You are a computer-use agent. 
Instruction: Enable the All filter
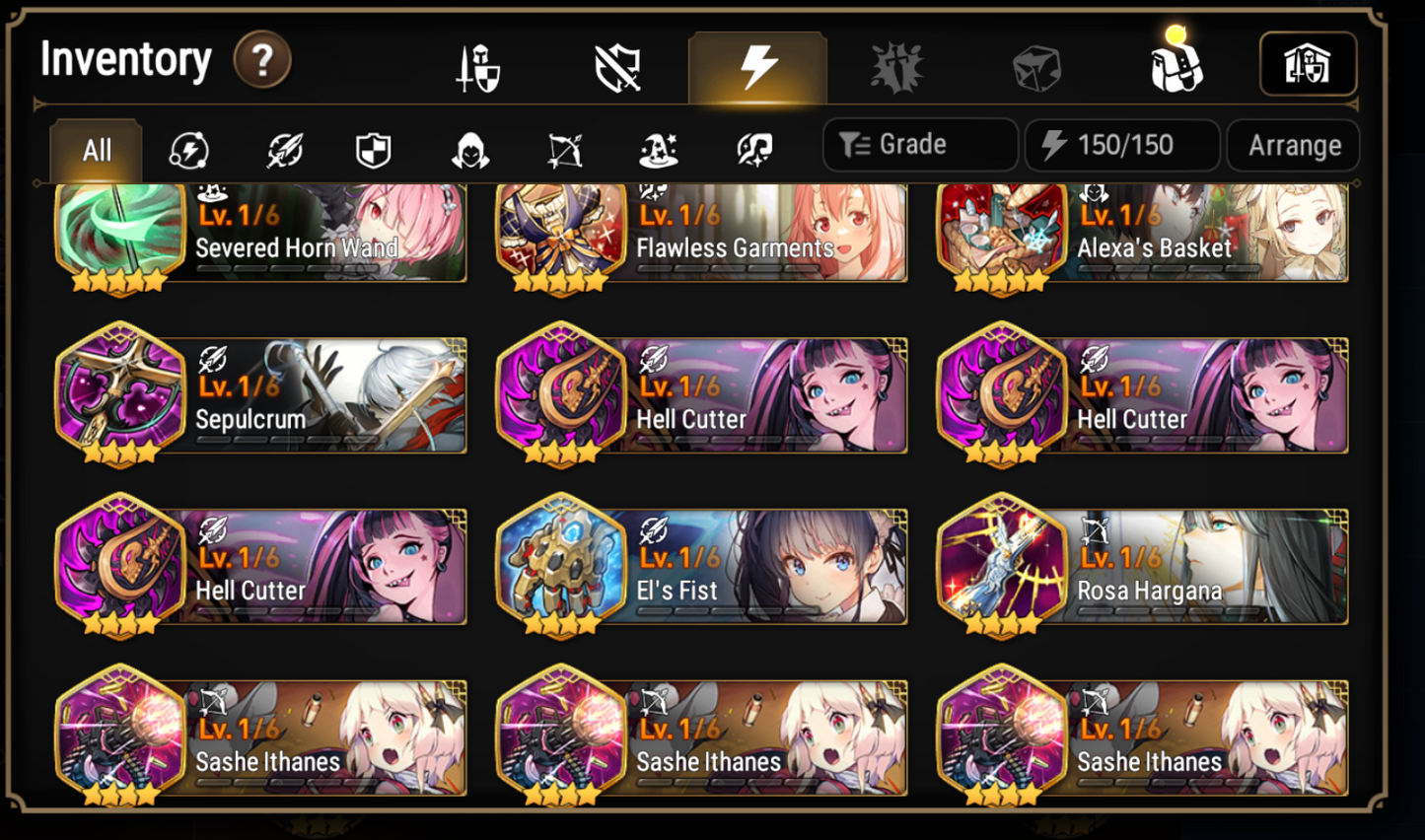pyautogui.click(x=95, y=150)
